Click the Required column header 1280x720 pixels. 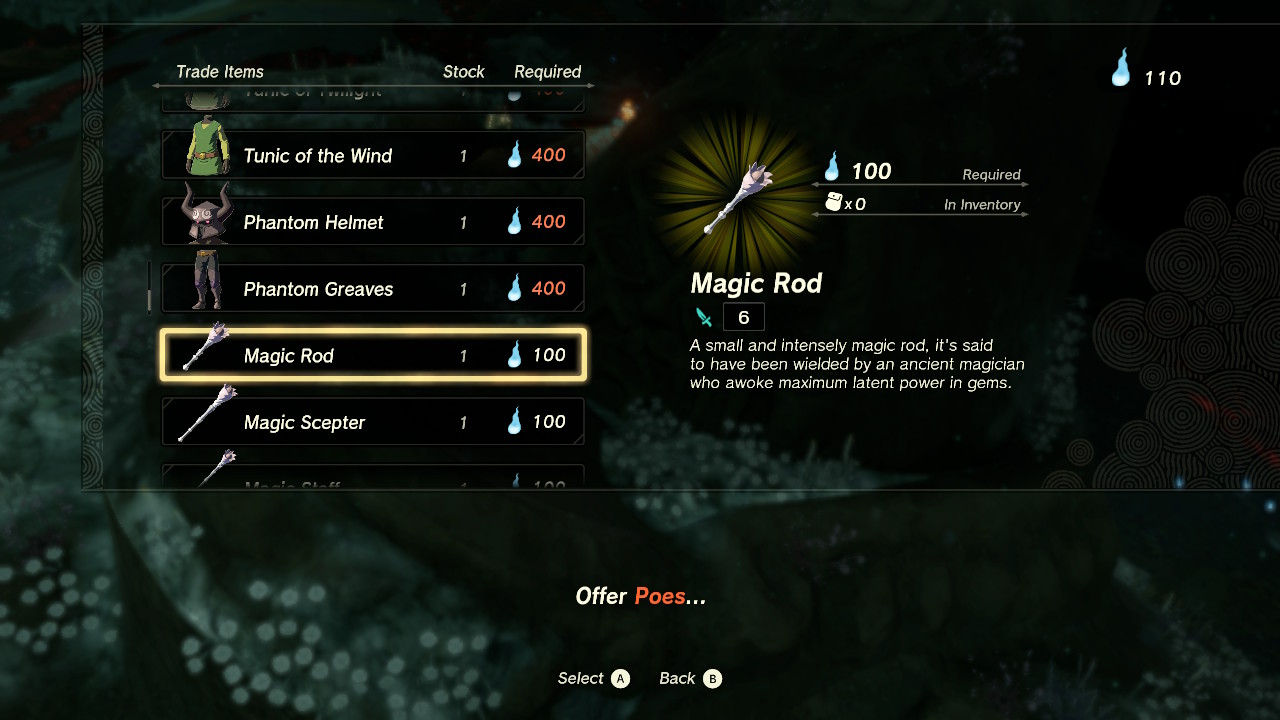(548, 71)
